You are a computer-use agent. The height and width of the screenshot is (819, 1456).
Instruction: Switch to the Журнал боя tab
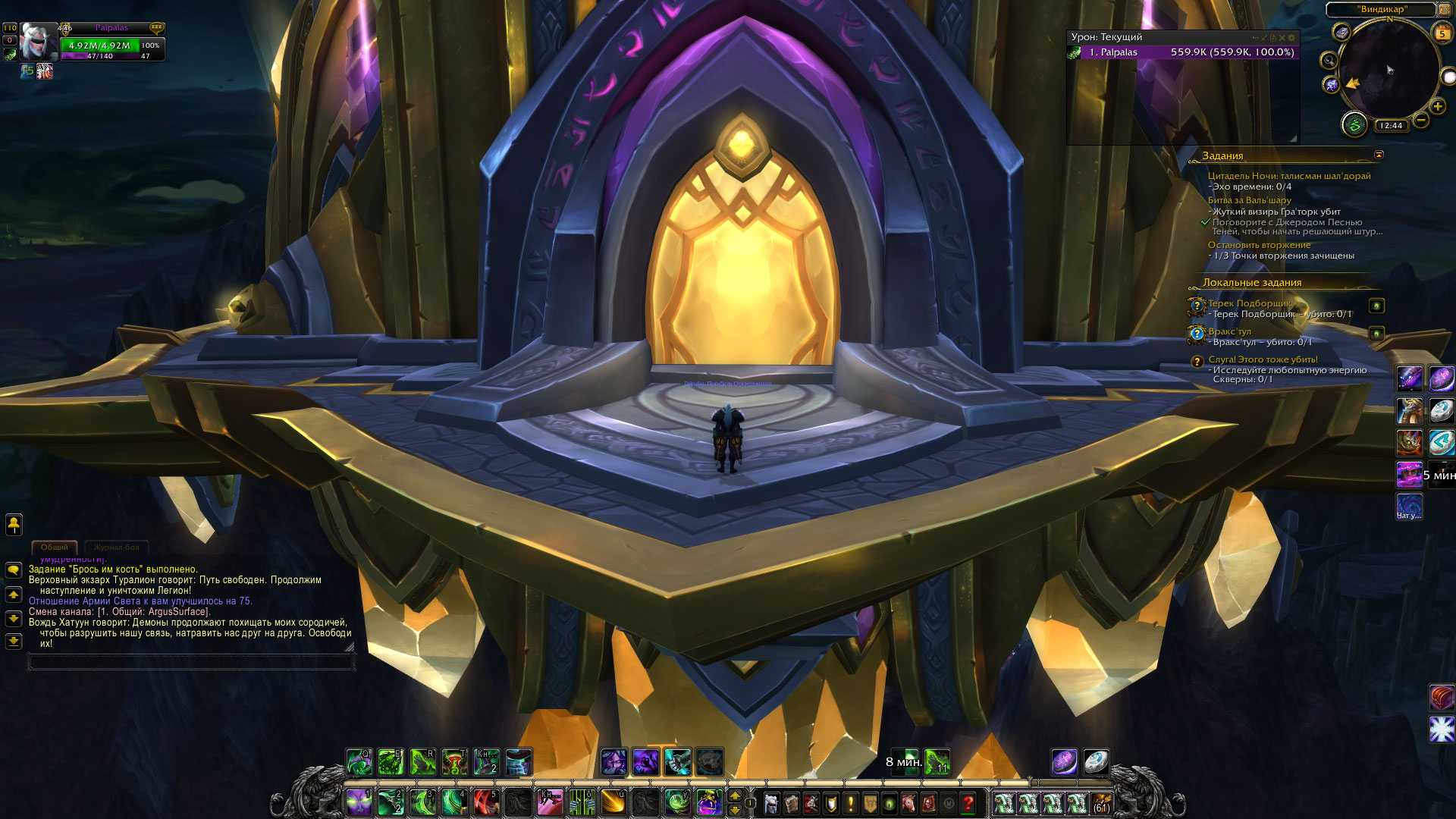(x=117, y=547)
